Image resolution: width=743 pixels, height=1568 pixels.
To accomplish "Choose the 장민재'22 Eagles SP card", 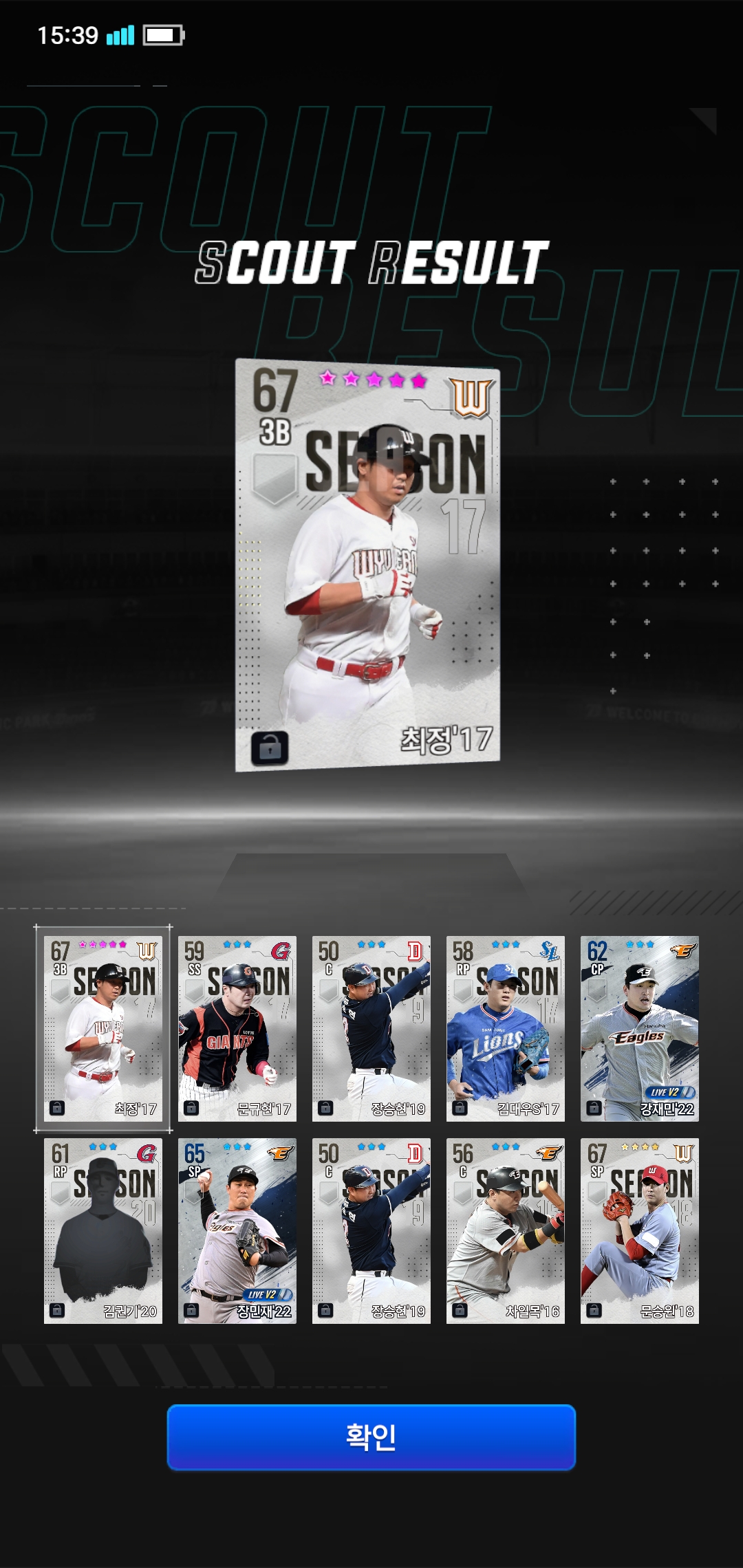I will click(237, 1230).
